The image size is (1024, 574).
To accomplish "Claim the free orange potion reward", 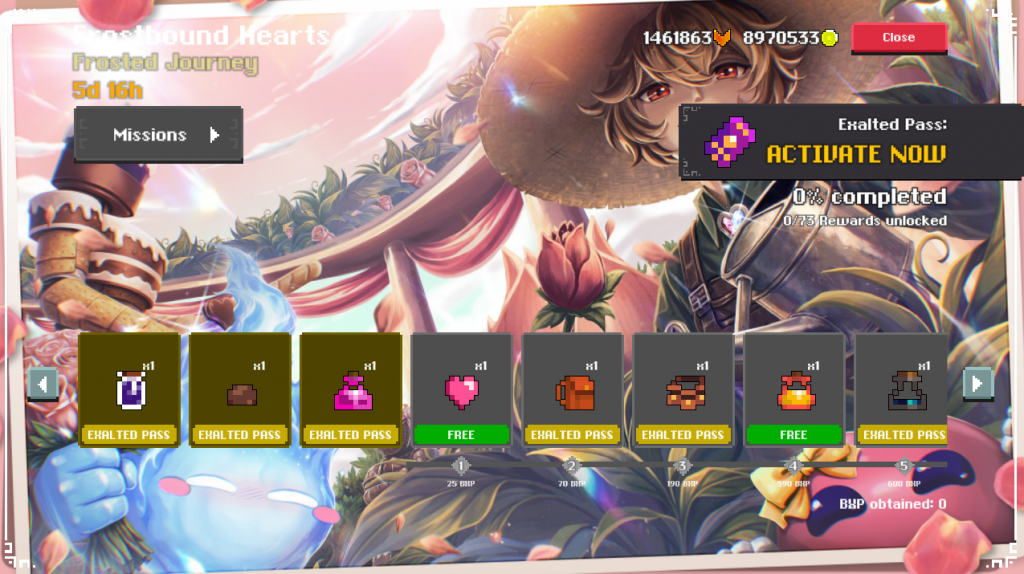I will click(794, 390).
